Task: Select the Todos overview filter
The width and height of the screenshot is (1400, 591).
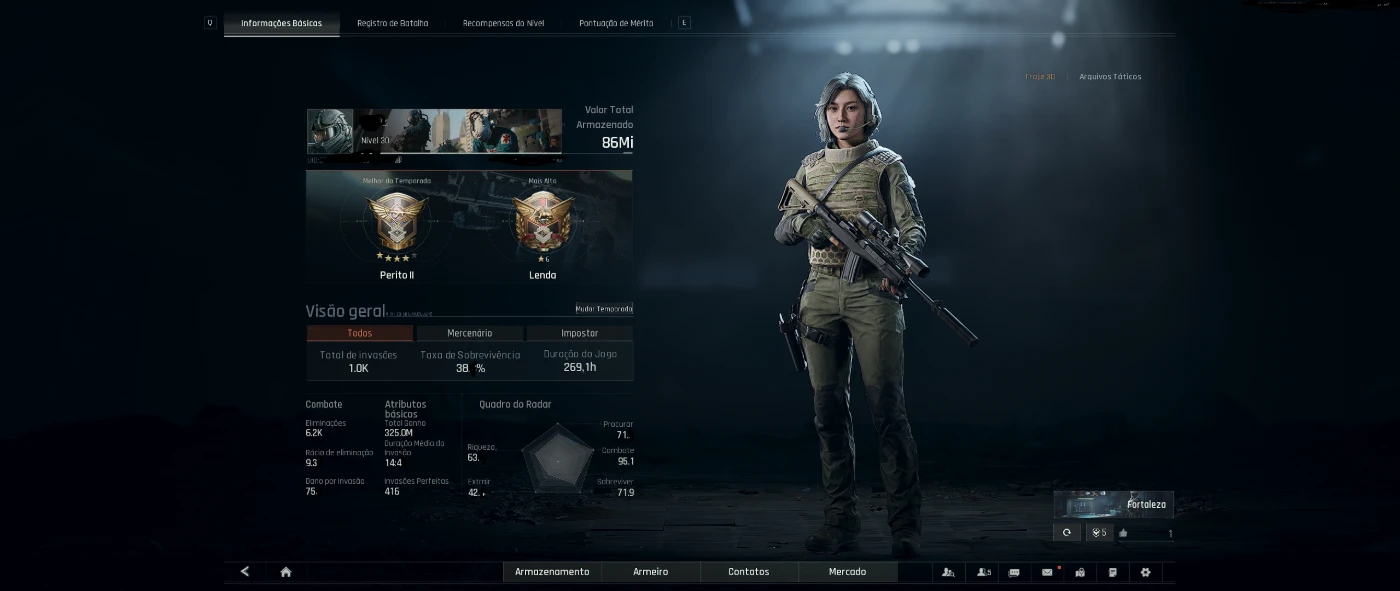Action: pyautogui.click(x=359, y=333)
